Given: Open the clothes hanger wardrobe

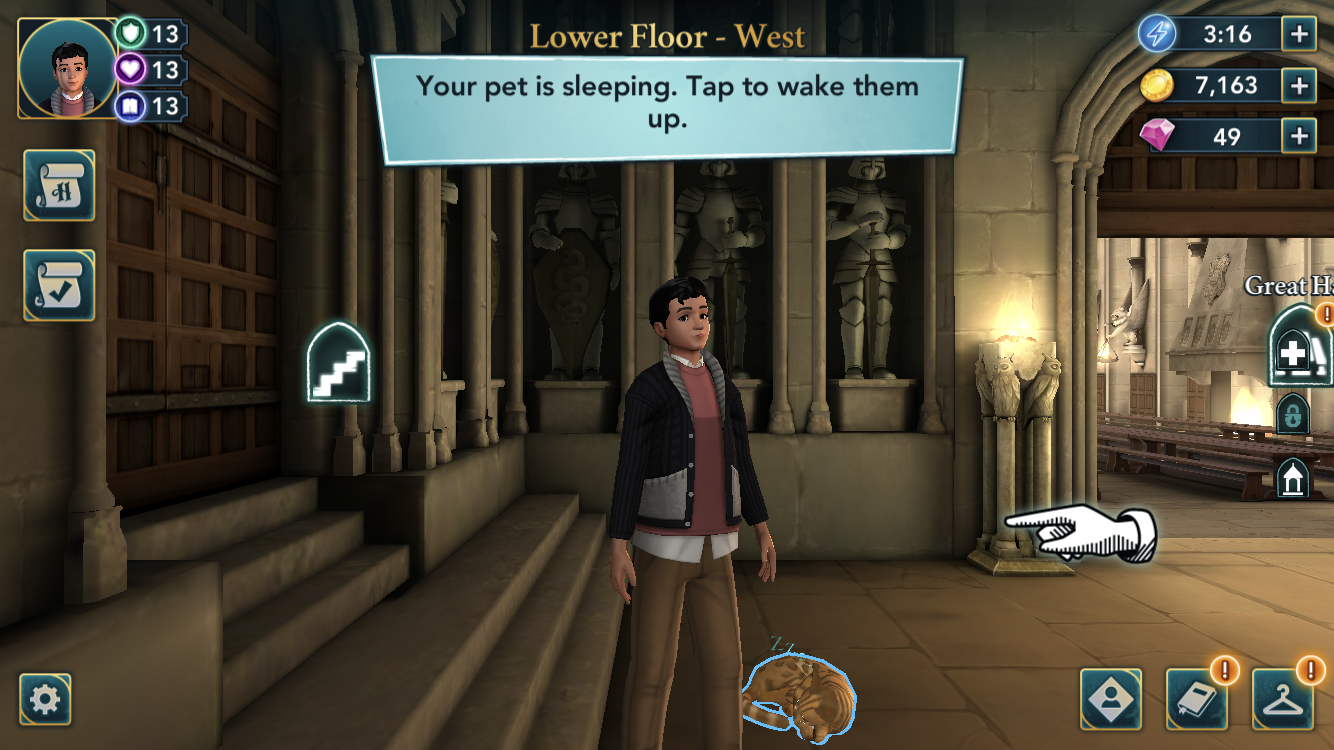Looking at the screenshot, I should coord(1283,699).
